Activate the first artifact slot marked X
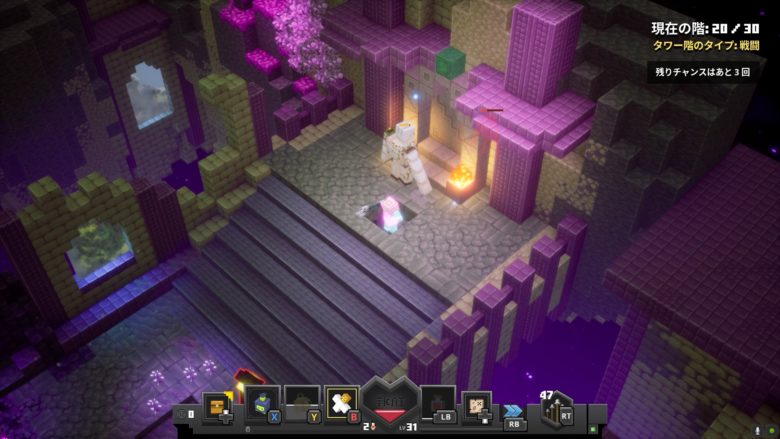Viewport: 780px width, 439px height. (x=260, y=403)
